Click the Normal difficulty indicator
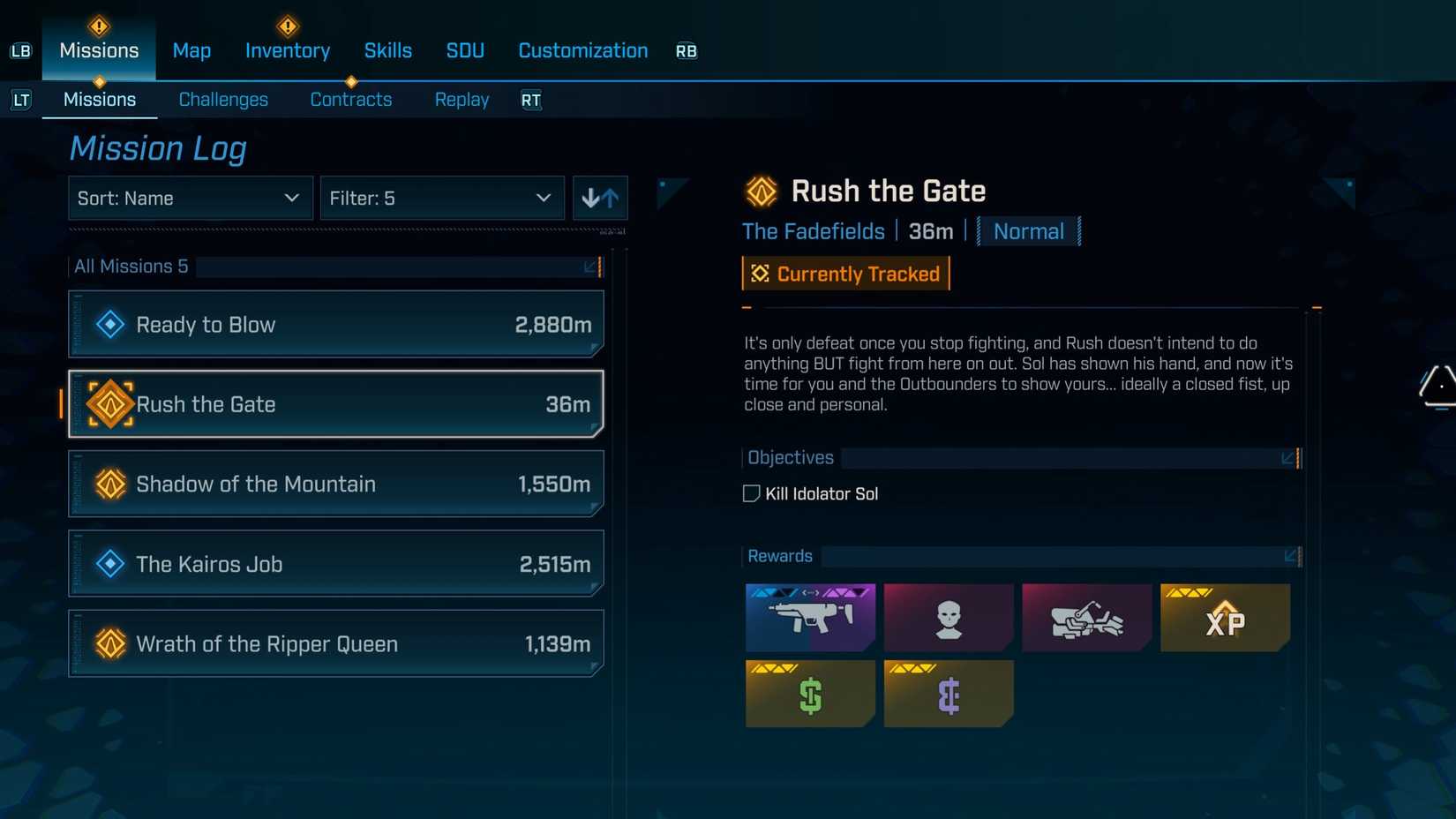The width and height of the screenshot is (1456, 819). point(1029,231)
